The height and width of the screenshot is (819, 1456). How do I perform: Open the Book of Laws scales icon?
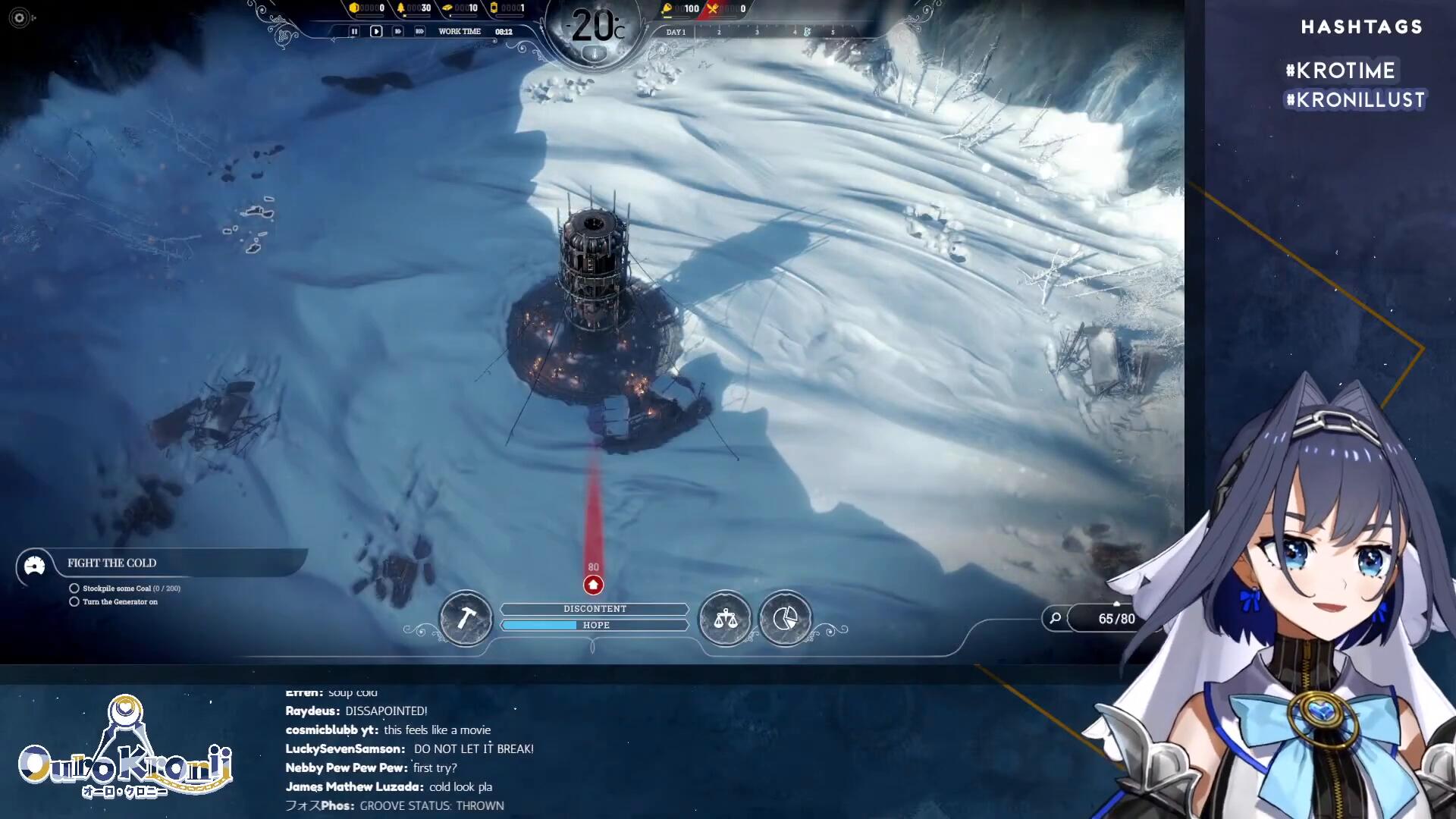725,619
